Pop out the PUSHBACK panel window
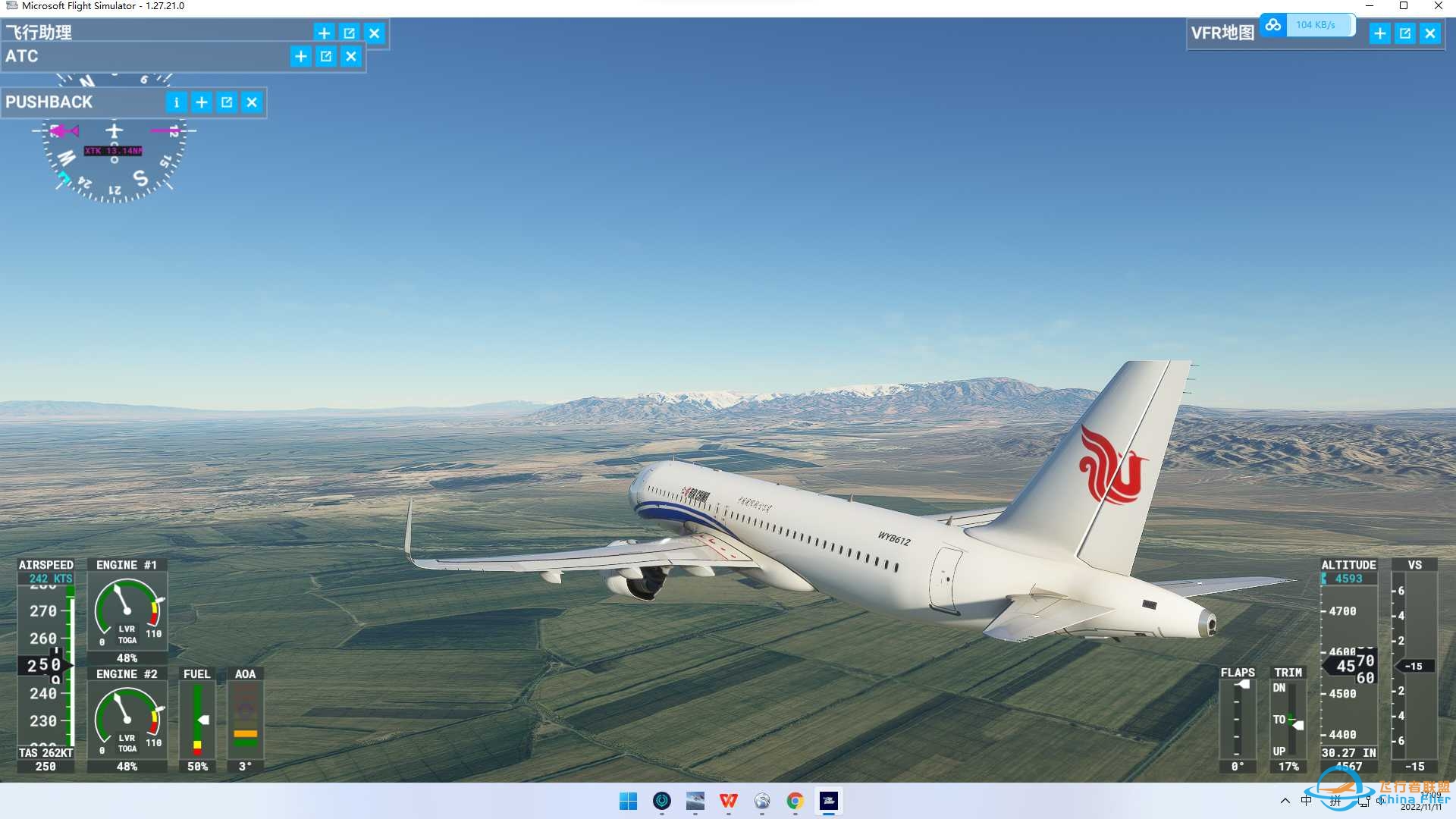This screenshot has height=819, width=1456. [x=227, y=102]
